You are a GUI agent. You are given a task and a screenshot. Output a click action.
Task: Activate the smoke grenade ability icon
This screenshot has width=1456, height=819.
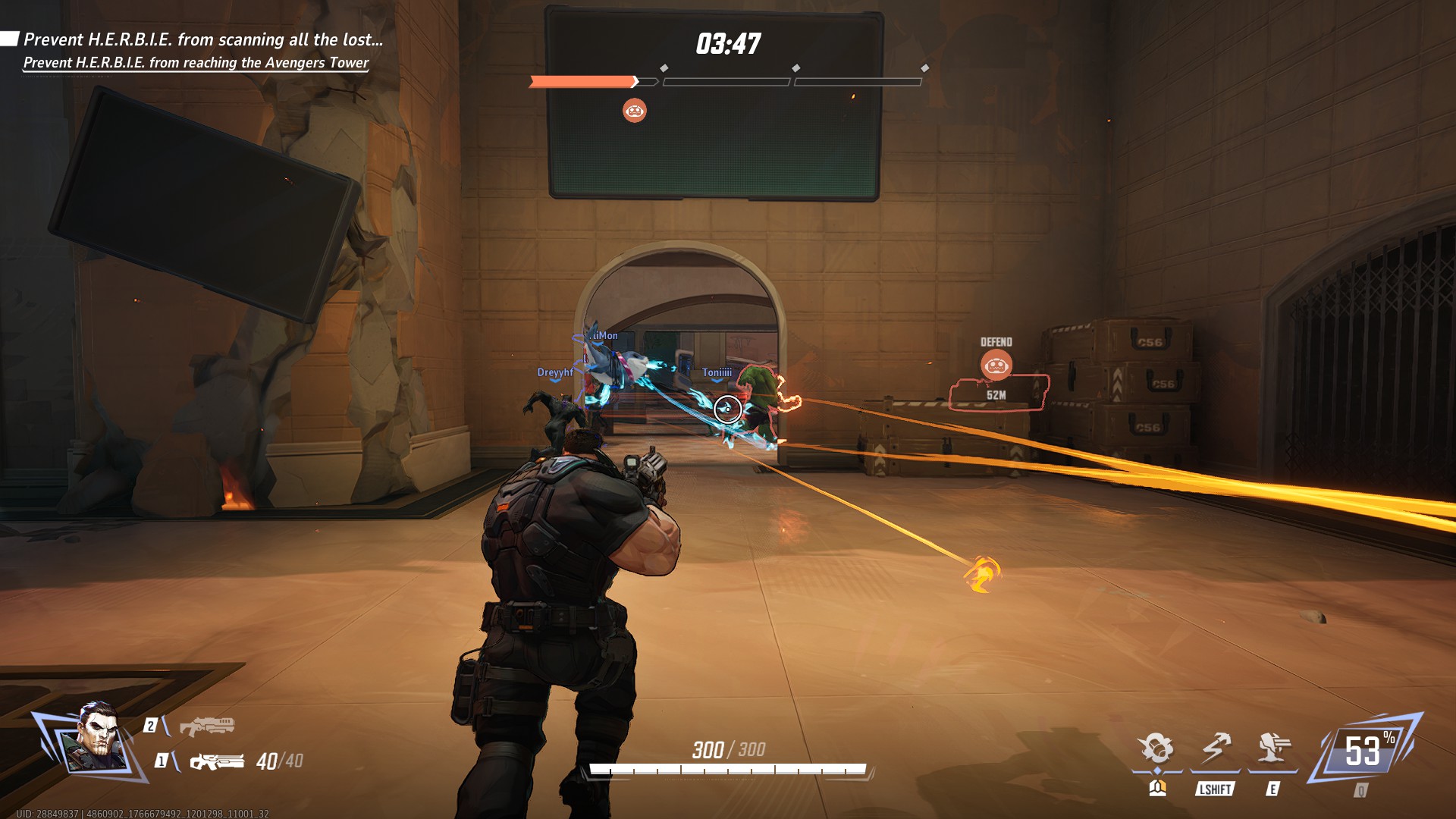[x=1156, y=748]
